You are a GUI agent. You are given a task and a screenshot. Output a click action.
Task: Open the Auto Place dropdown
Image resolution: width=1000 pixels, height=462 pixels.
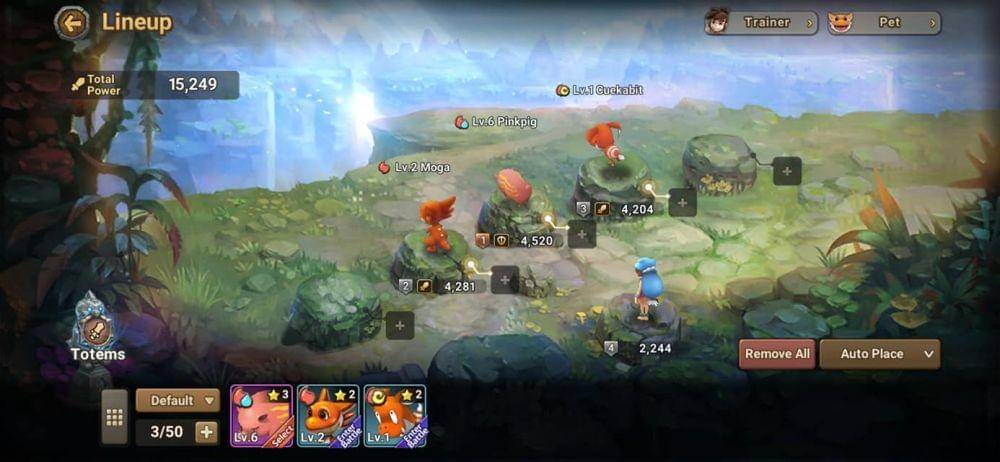(879, 354)
